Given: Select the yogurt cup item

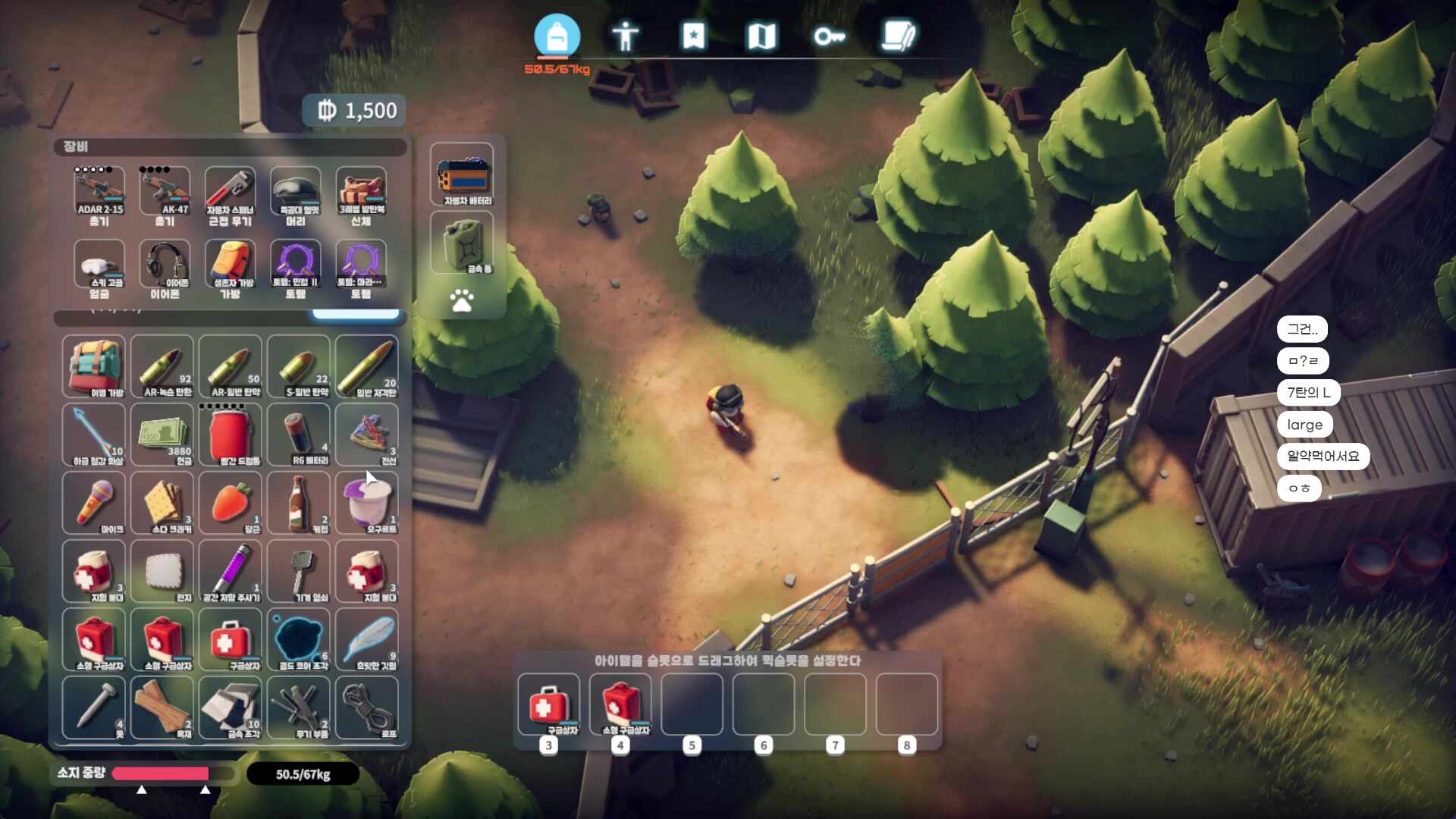Looking at the screenshot, I should 367,503.
